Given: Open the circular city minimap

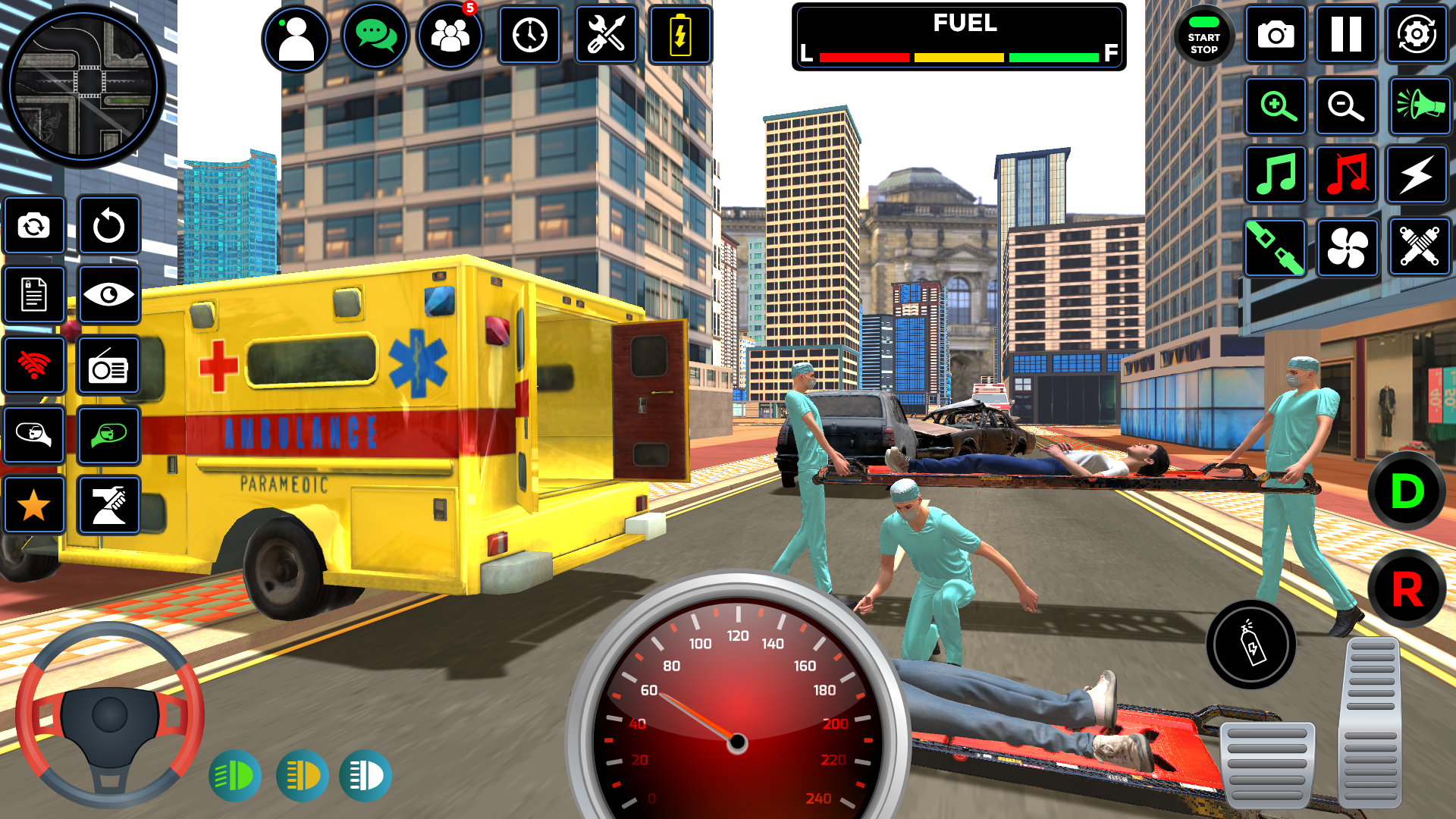Looking at the screenshot, I should 83,85.
